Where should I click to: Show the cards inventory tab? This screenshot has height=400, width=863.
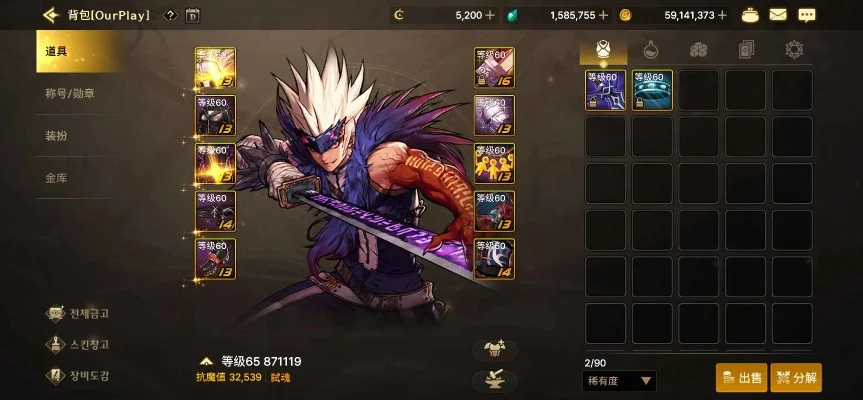(x=745, y=50)
